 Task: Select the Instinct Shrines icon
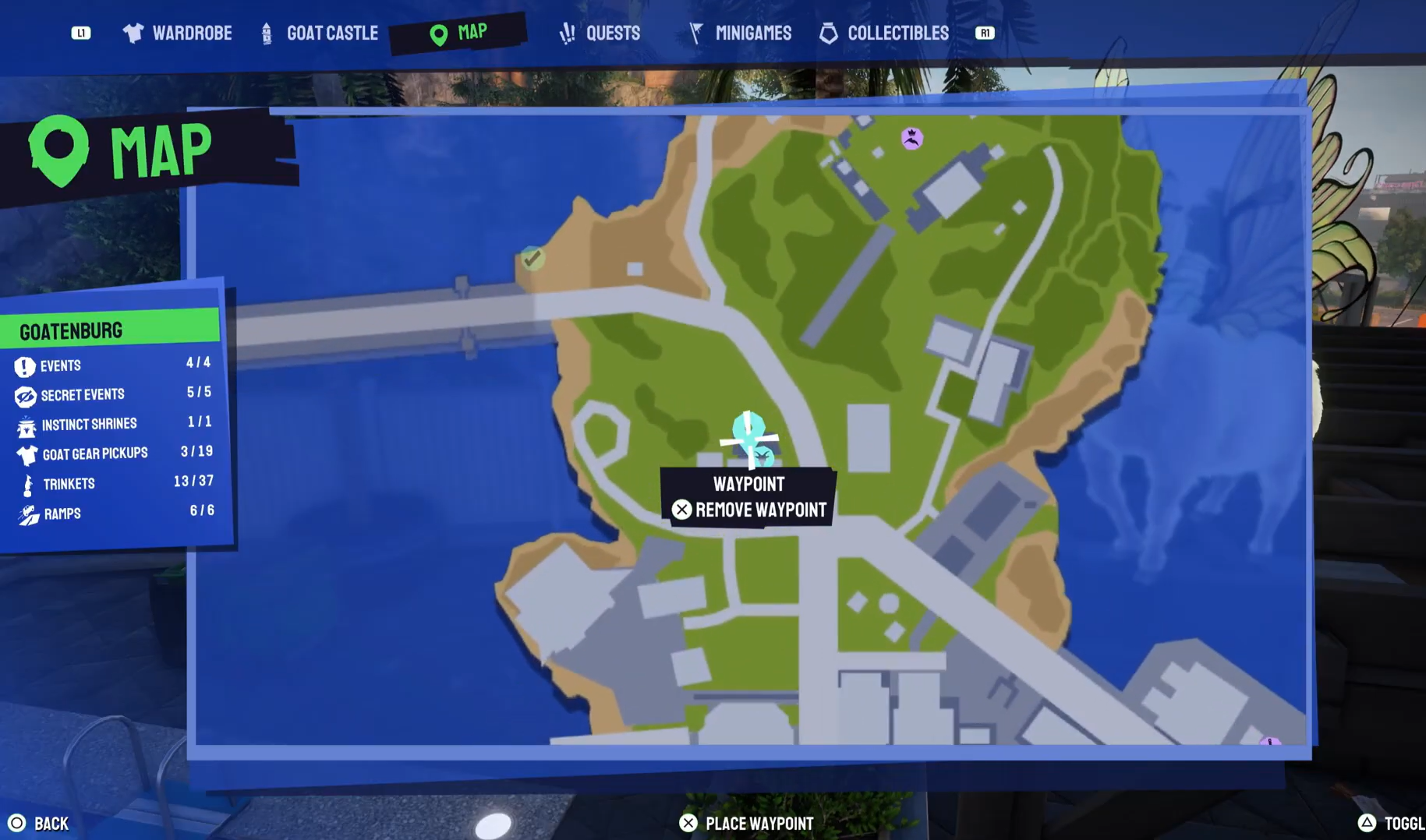(x=26, y=424)
